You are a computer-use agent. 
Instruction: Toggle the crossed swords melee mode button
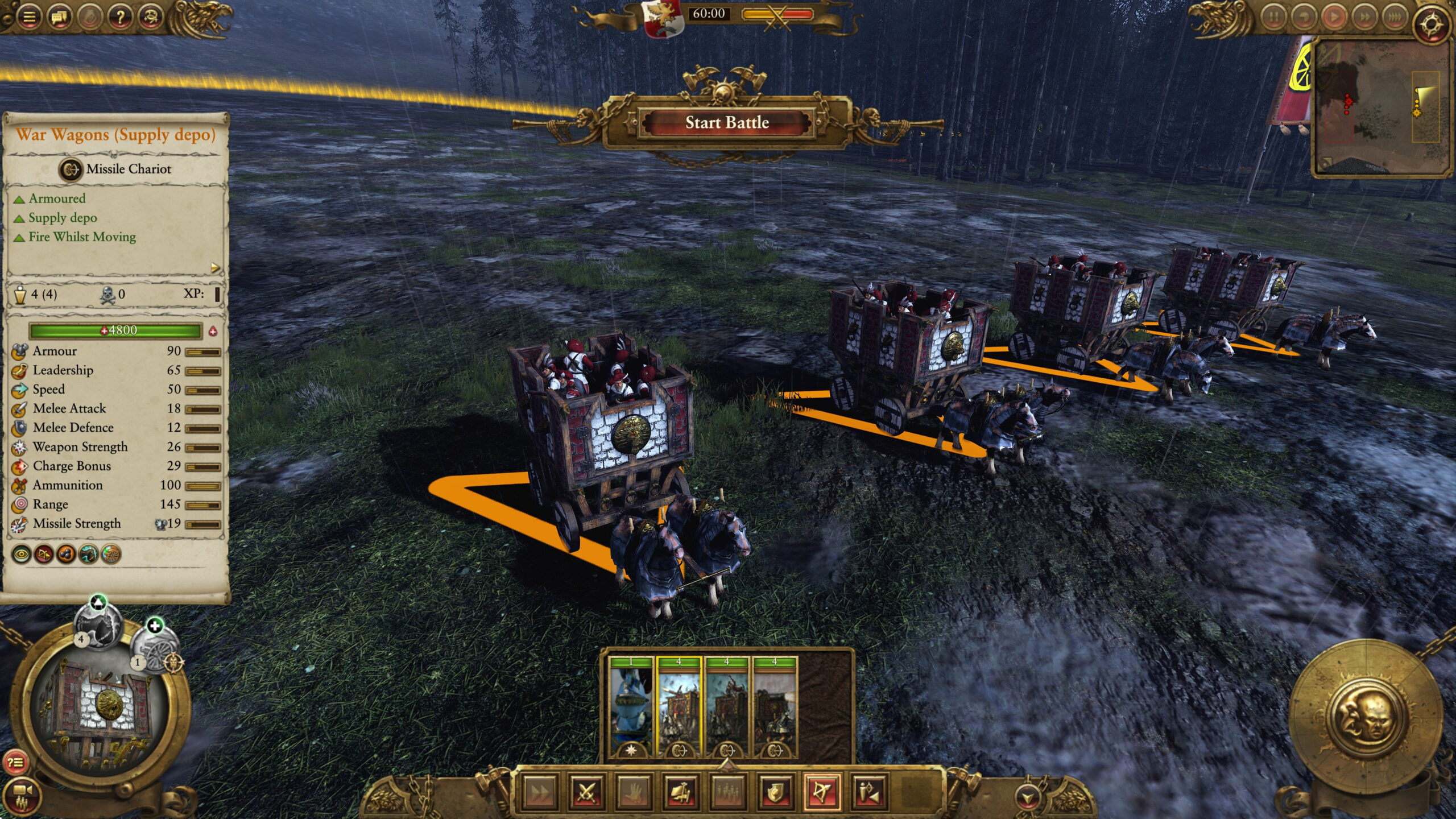click(586, 791)
